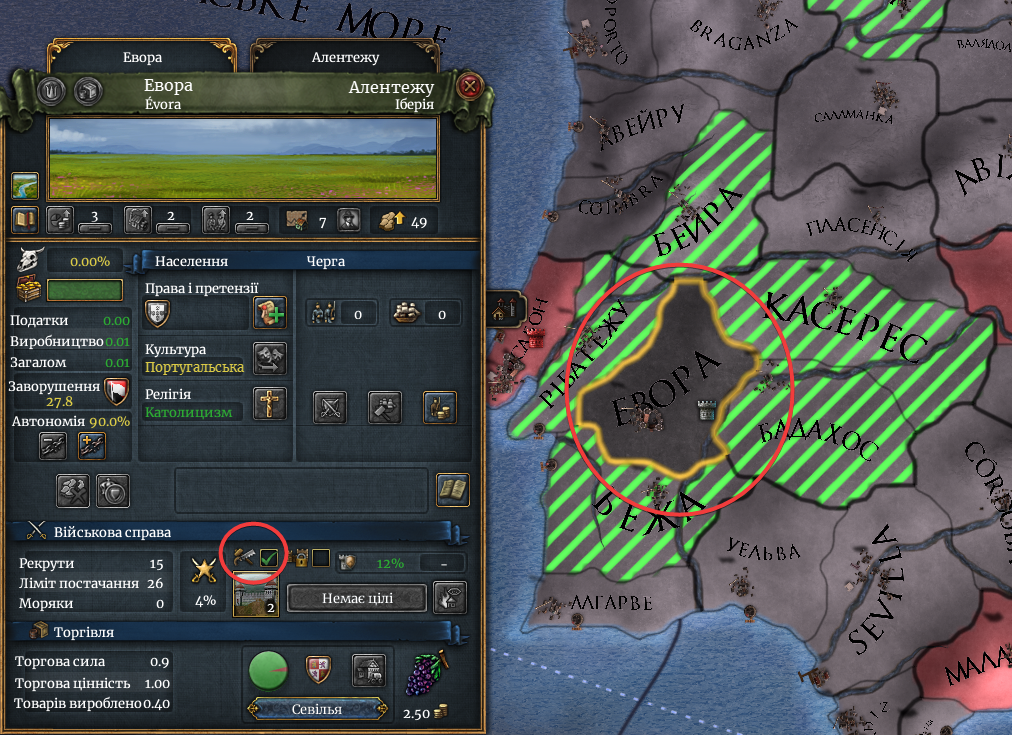Screen dimensions: 1012x735
Task: Open the Населення section header
Action: [191, 261]
